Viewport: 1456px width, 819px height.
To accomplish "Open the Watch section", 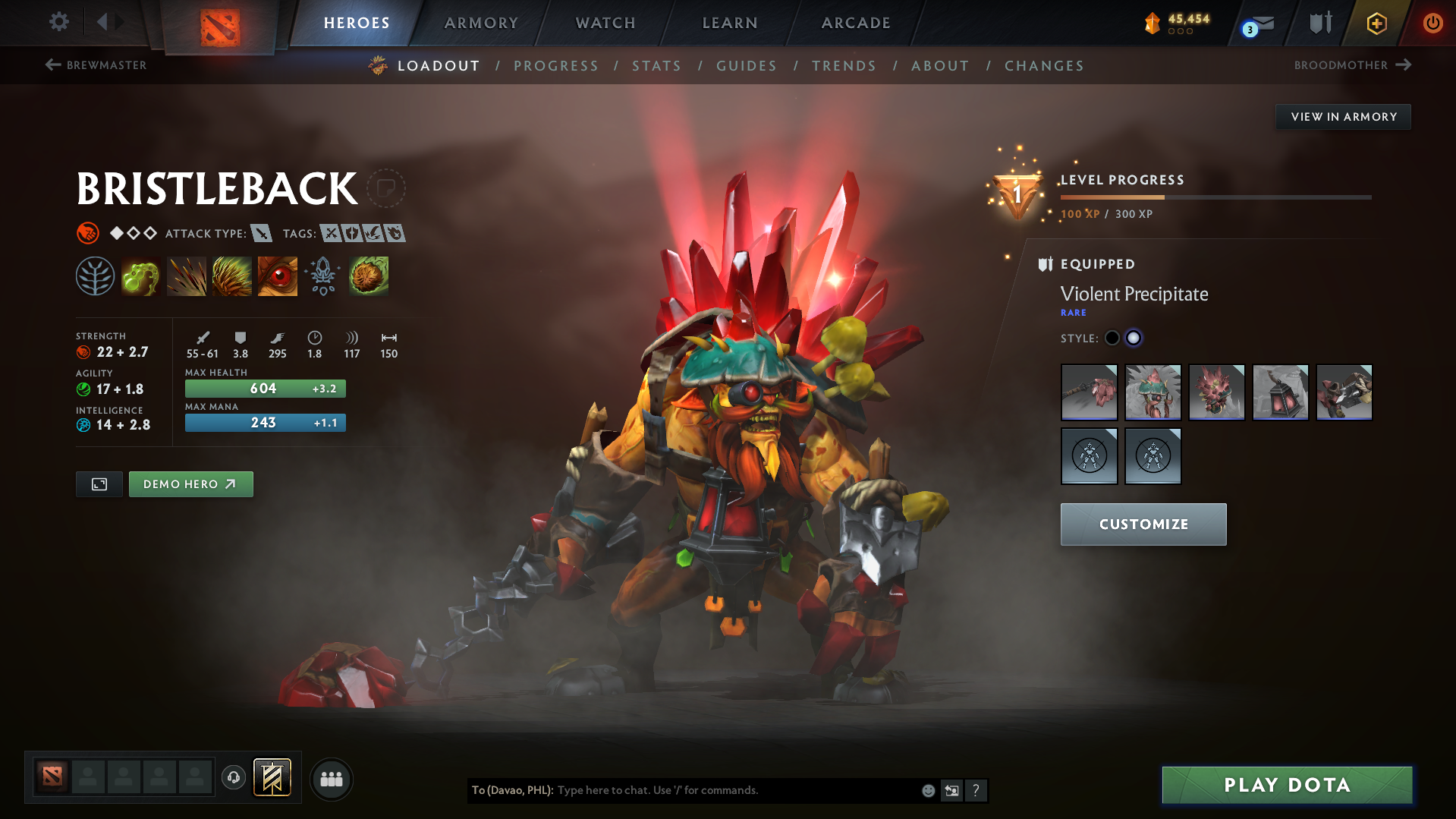I will tap(605, 23).
